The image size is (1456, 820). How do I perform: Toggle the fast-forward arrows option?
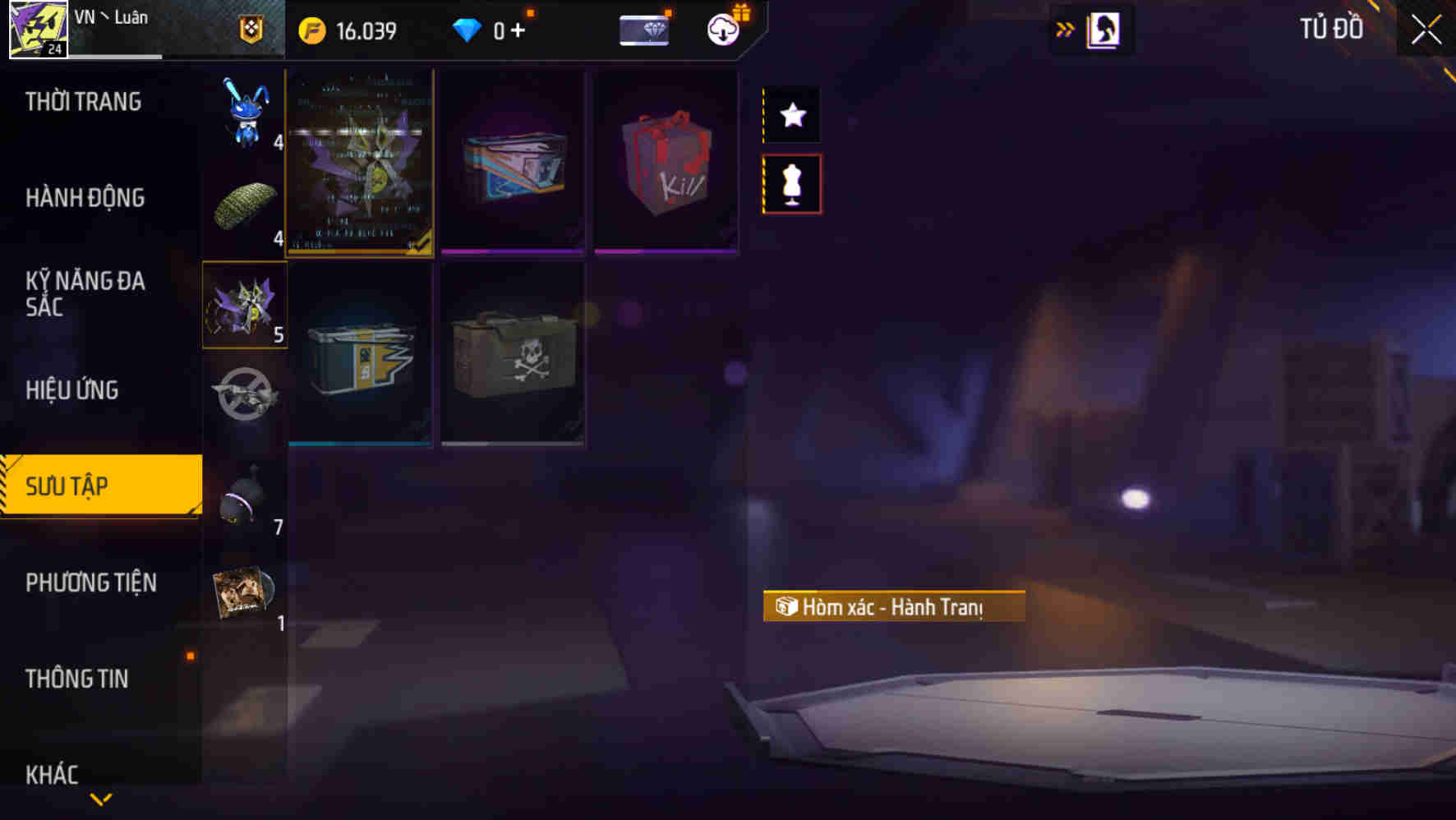[1065, 28]
